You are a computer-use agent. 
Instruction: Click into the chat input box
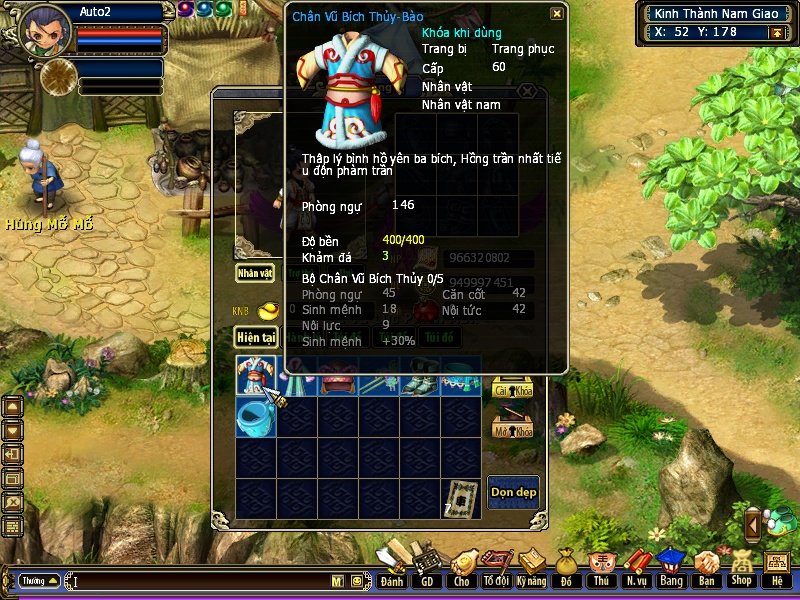click(x=200, y=581)
